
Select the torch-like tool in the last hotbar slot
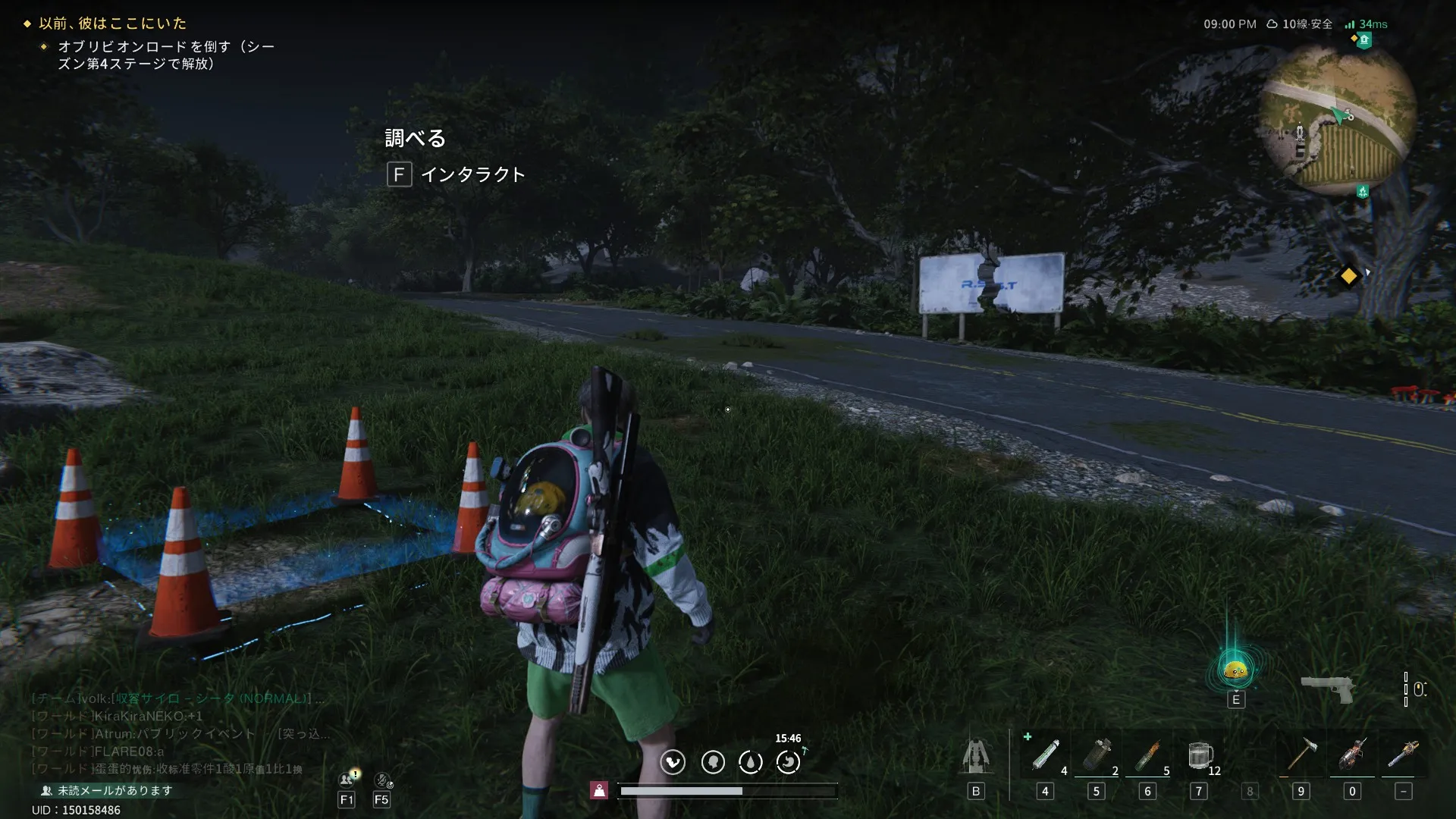pos(1403,755)
